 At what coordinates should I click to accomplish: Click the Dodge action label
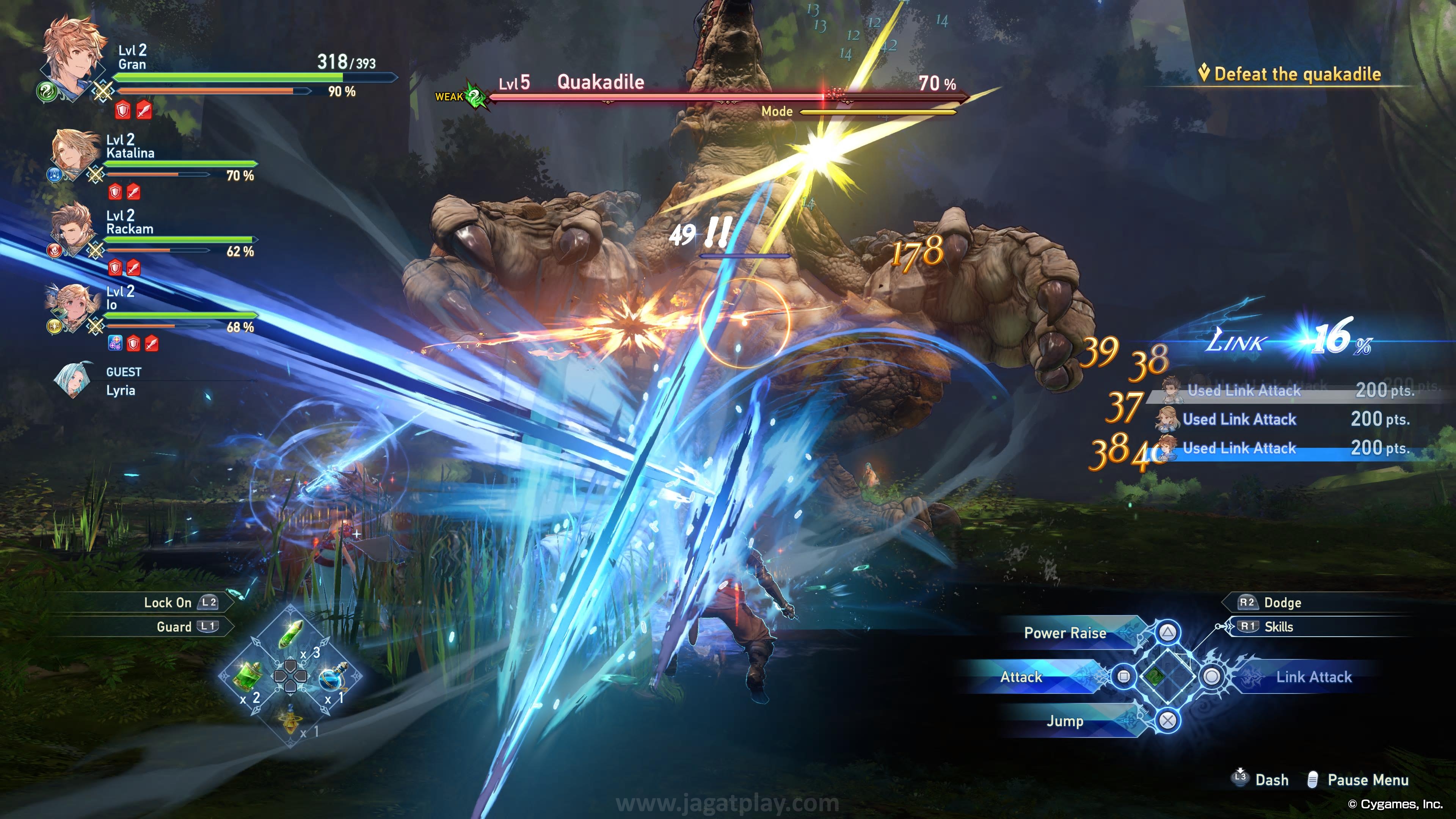[x=1282, y=602]
